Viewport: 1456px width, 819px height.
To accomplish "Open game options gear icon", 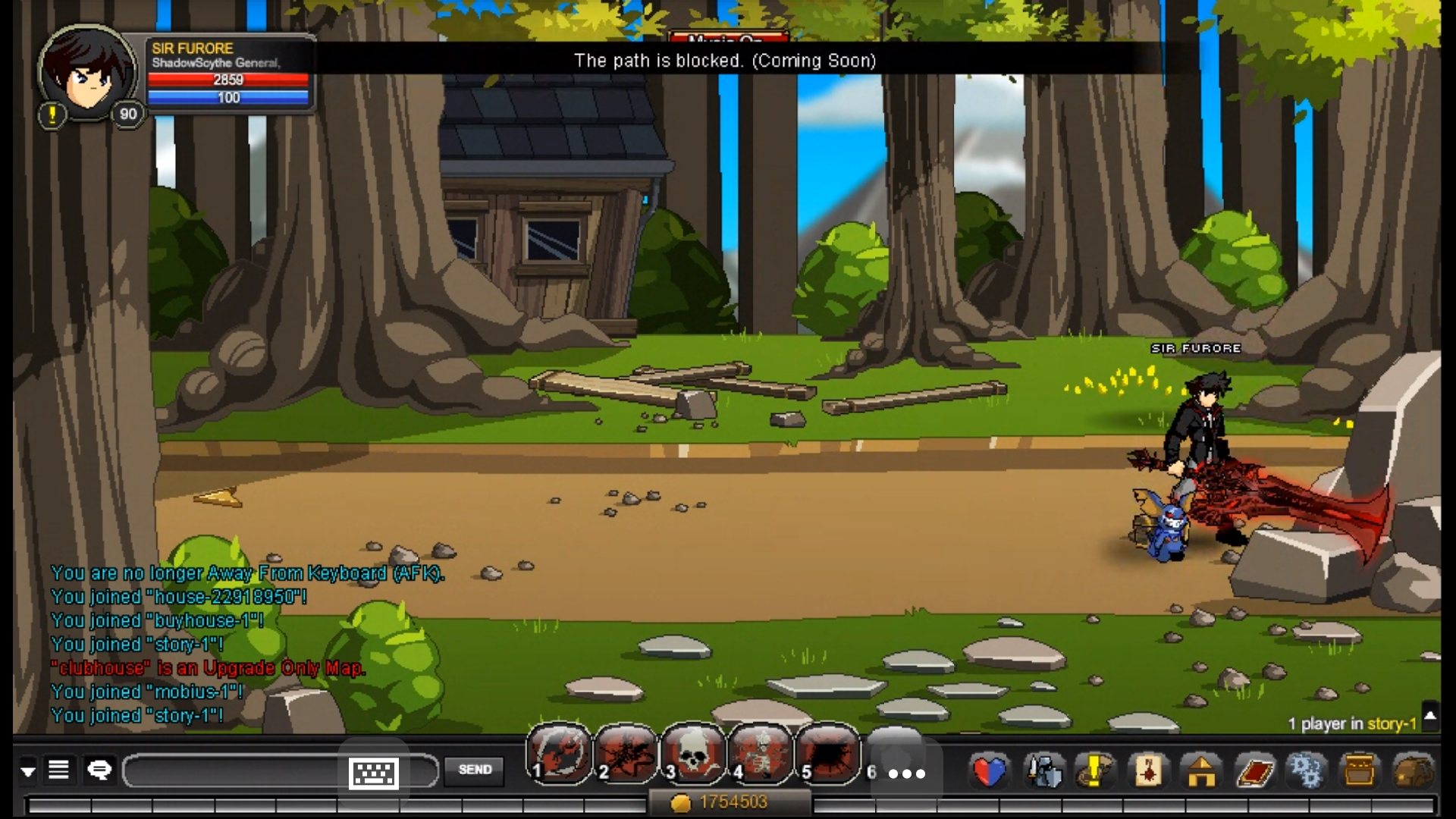I will point(1307,772).
